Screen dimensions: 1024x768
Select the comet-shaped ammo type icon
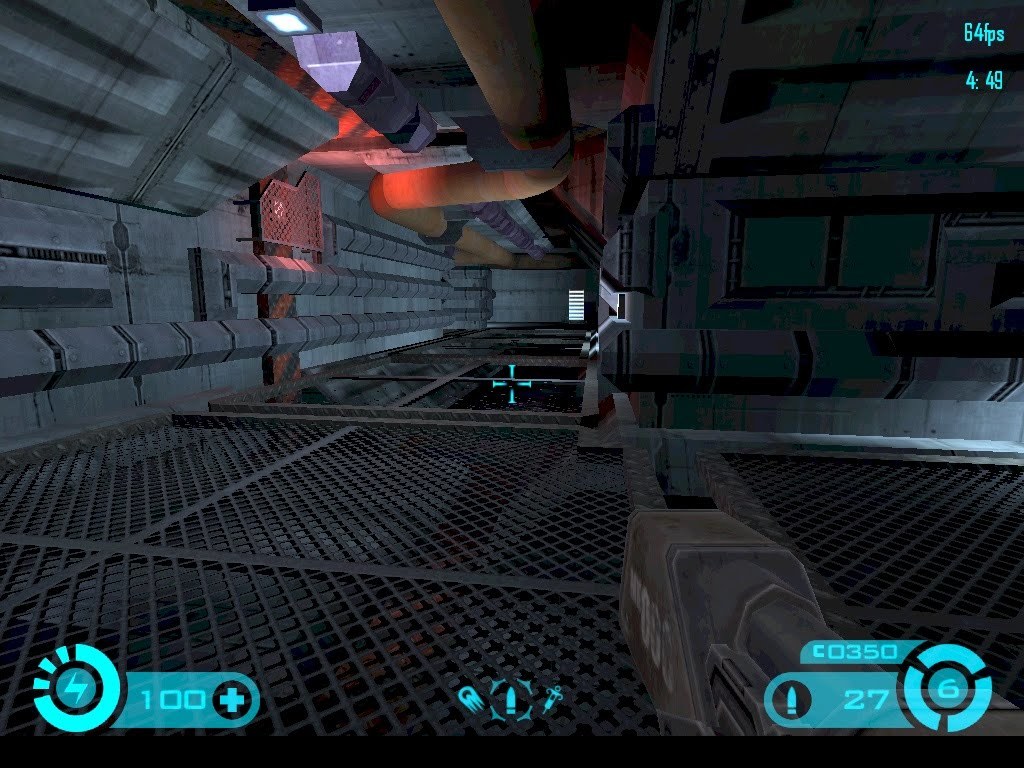(x=469, y=698)
